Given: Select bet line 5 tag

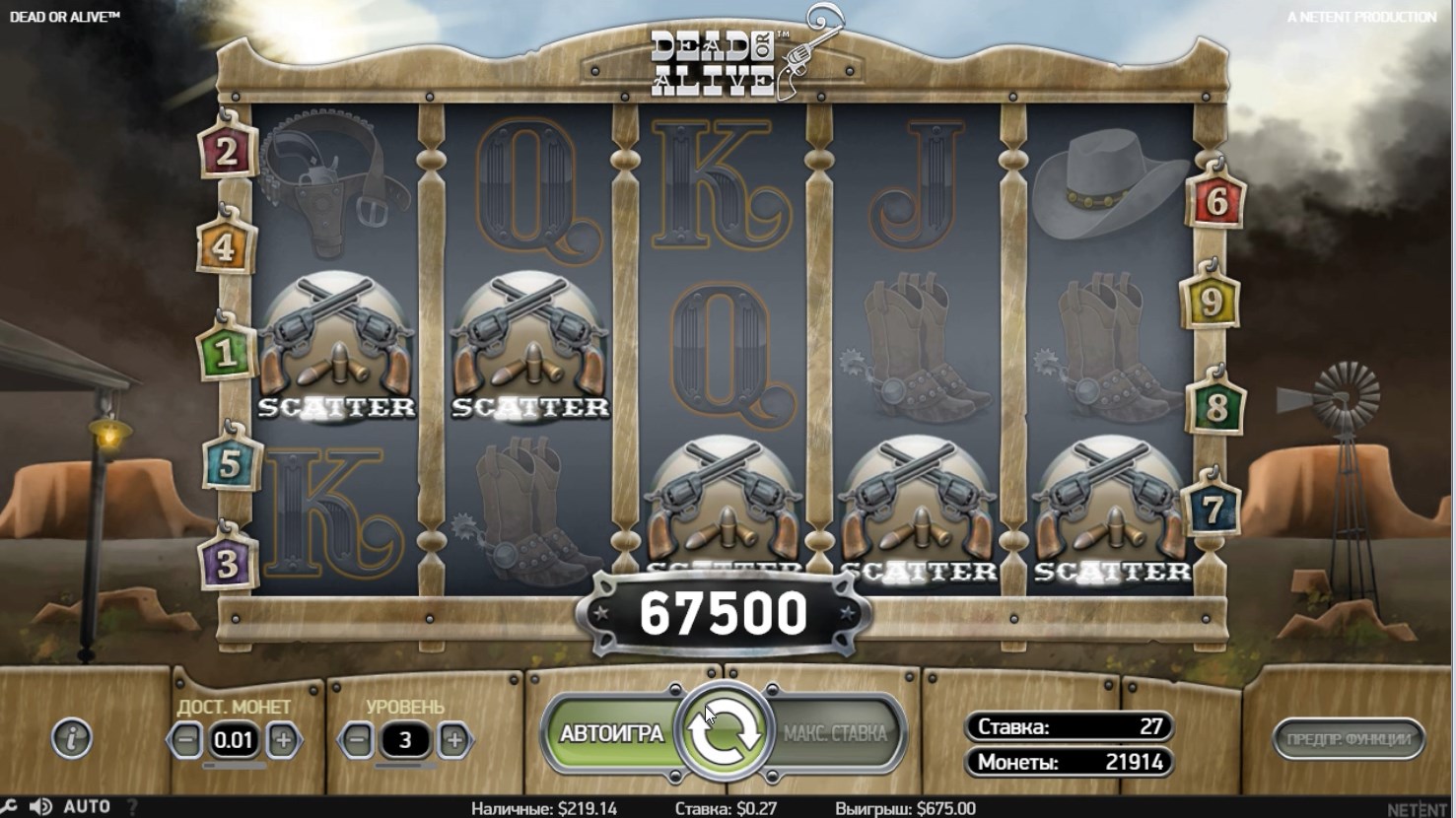Looking at the screenshot, I should pos(230,464).
